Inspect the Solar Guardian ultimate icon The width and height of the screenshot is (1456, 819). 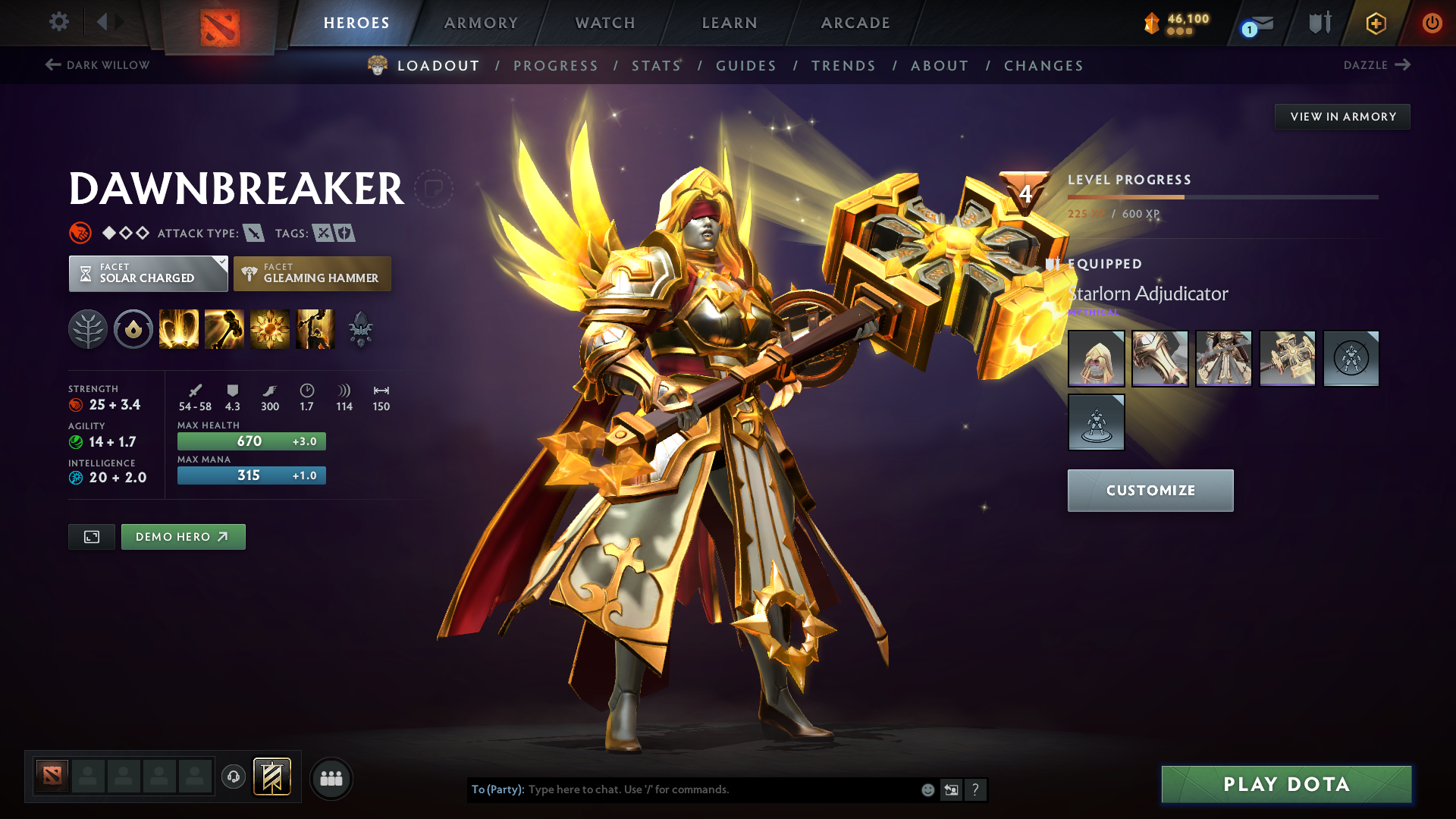tap(315, 328)
